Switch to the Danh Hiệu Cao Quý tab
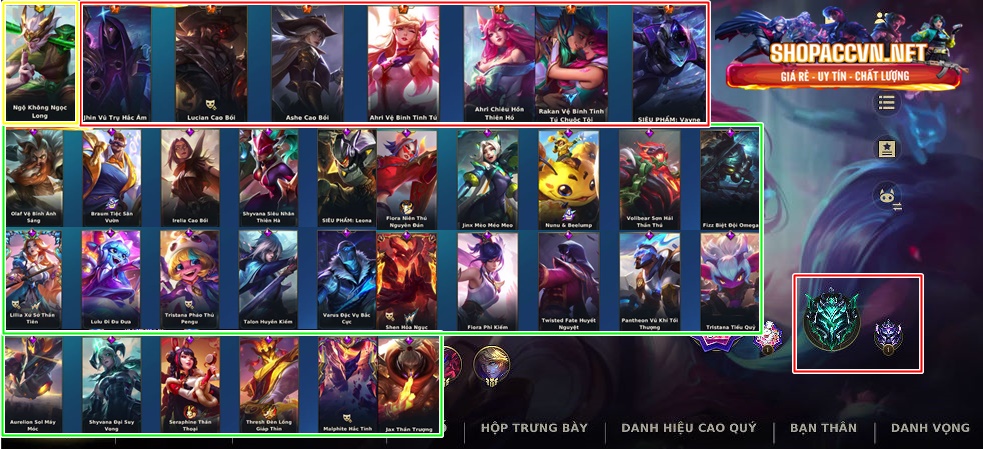This screenshot has width=983, height=449. pos(688,428)
